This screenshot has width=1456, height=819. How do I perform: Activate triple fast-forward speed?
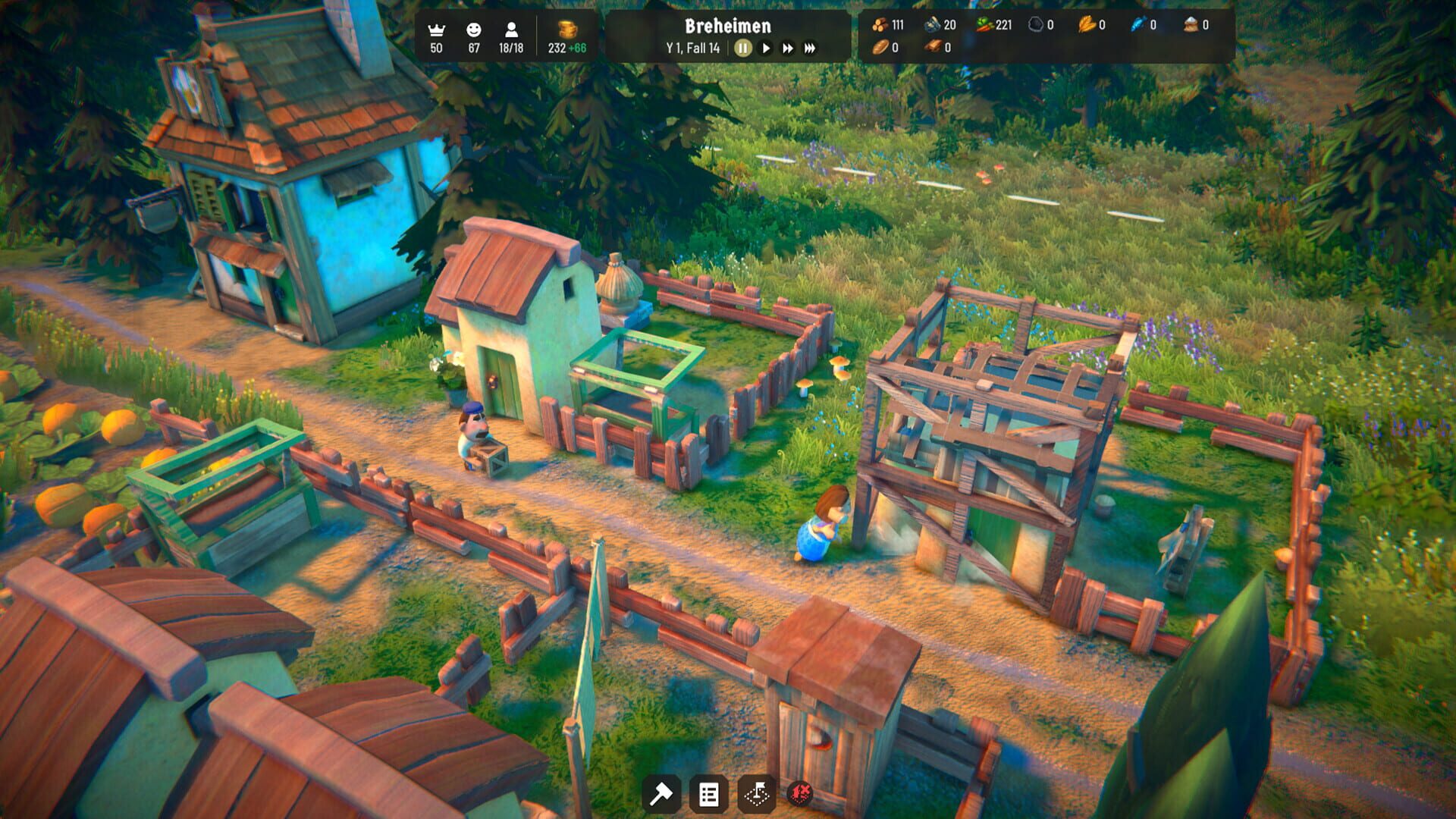click(810, 49)
